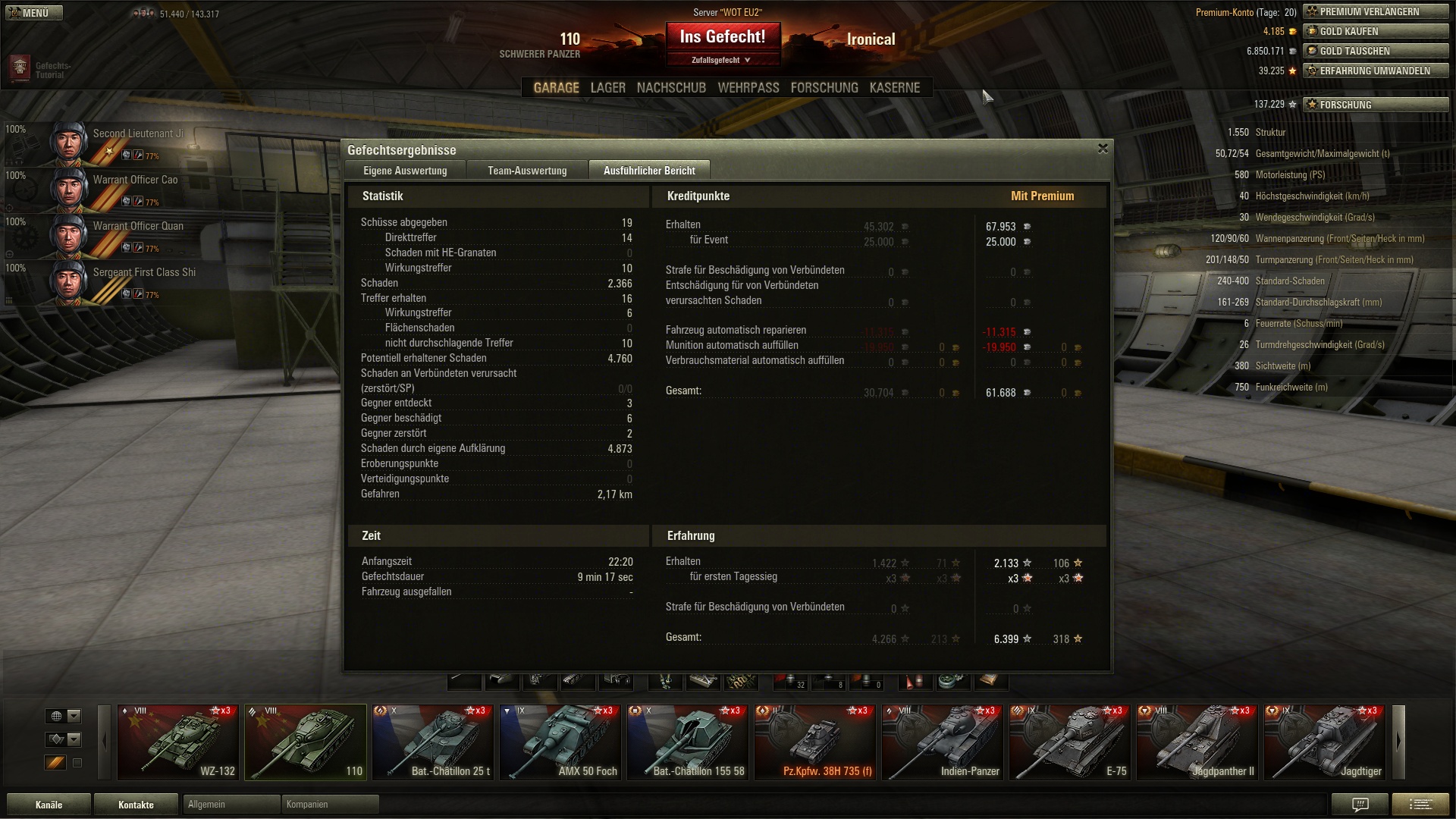1456x819 pixels.
Task: Select the Jagdtiger tank tile
Action: coord(1325,742)
